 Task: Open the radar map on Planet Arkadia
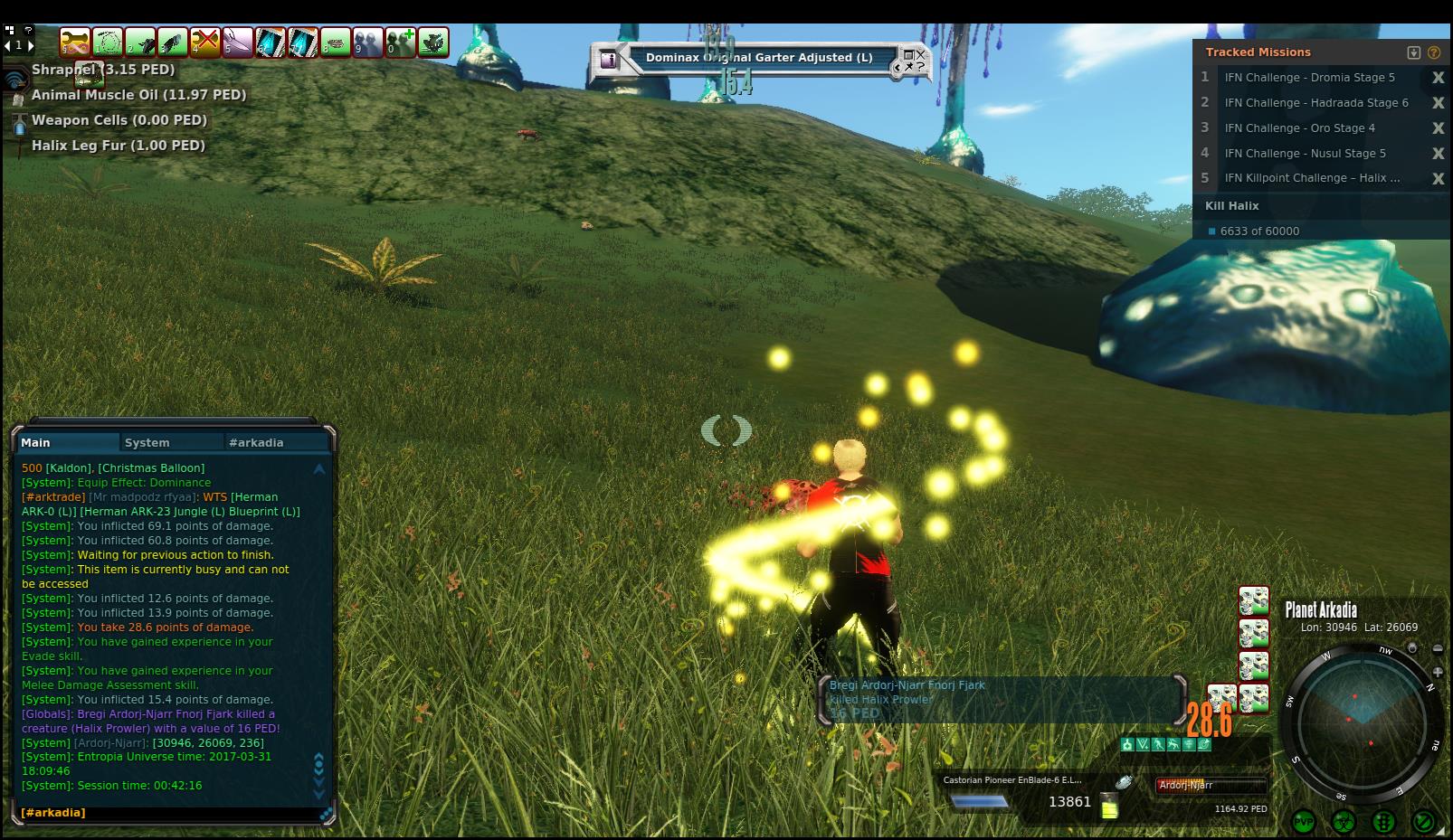tap(1361, 722)
